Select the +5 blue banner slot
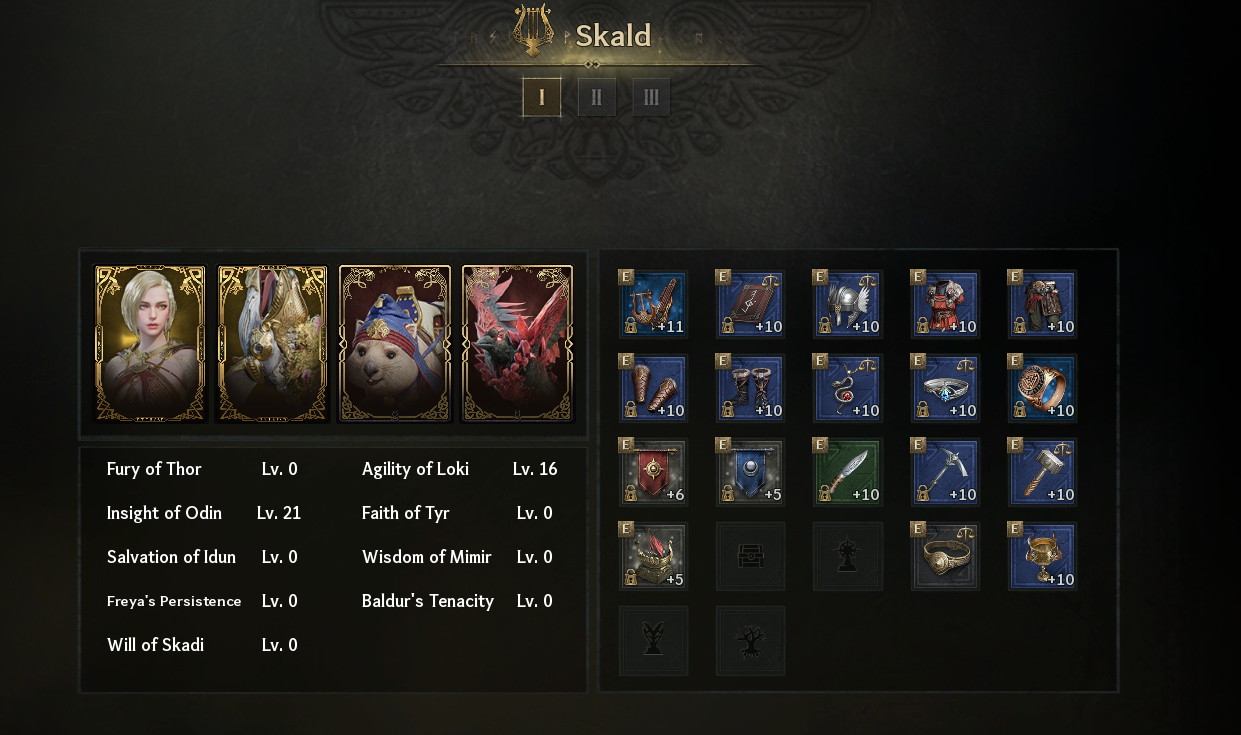Image resolution: width=1241 pixels, height=735 pixels. (750, 472)
